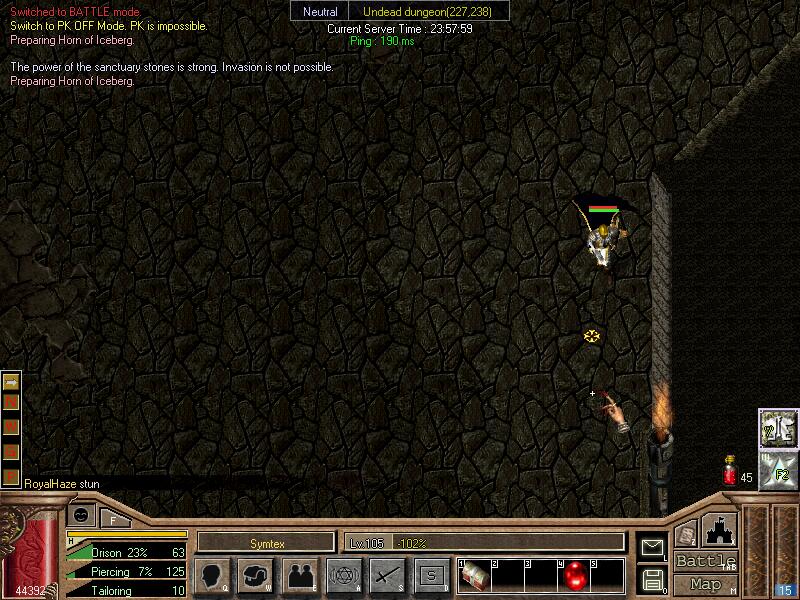Open the two-person party icon
This screenshot has width=800, height=600.
pos(300,575)
